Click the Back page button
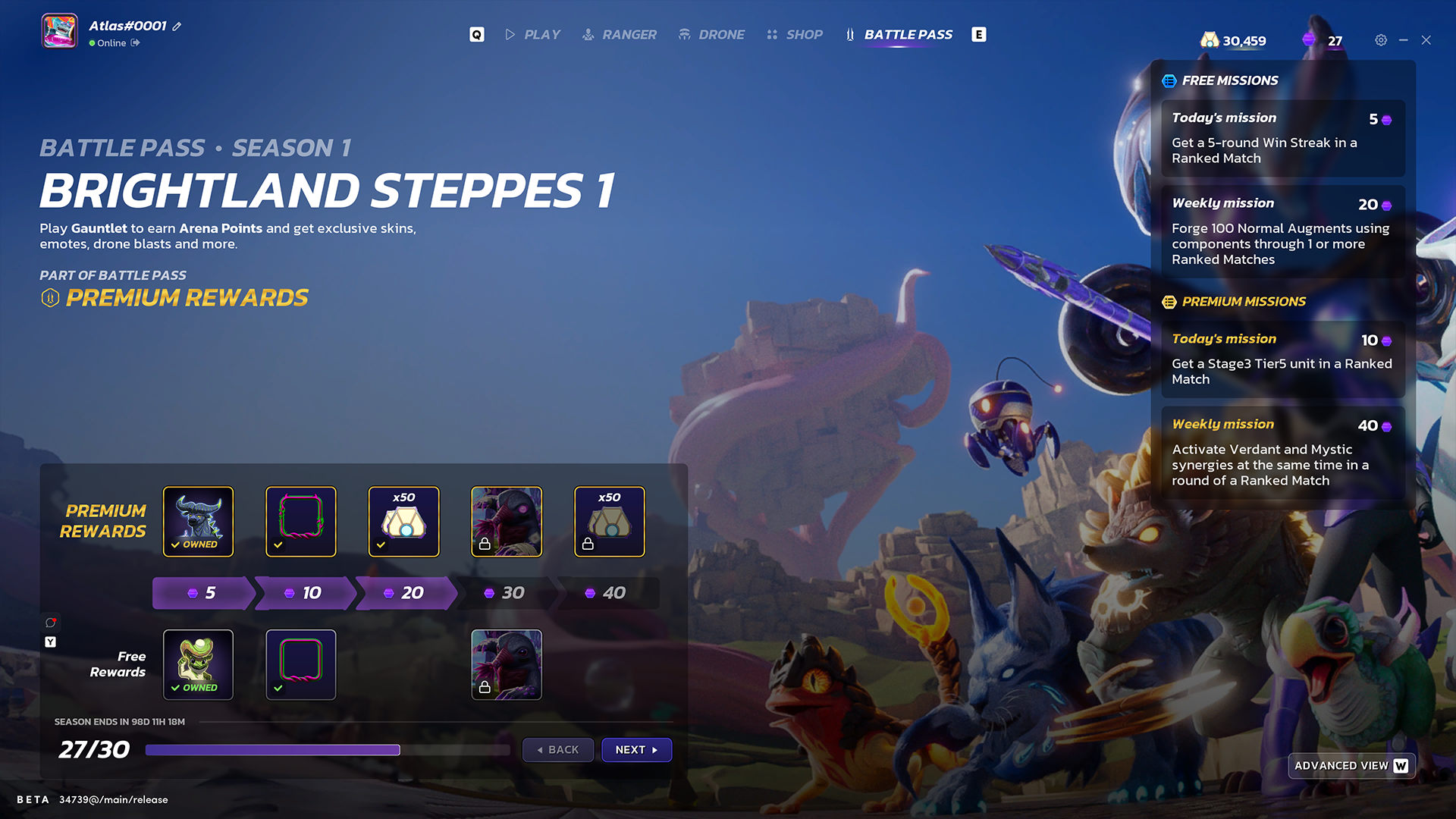This screenshot has width=1456, height=819. [558, 749]
